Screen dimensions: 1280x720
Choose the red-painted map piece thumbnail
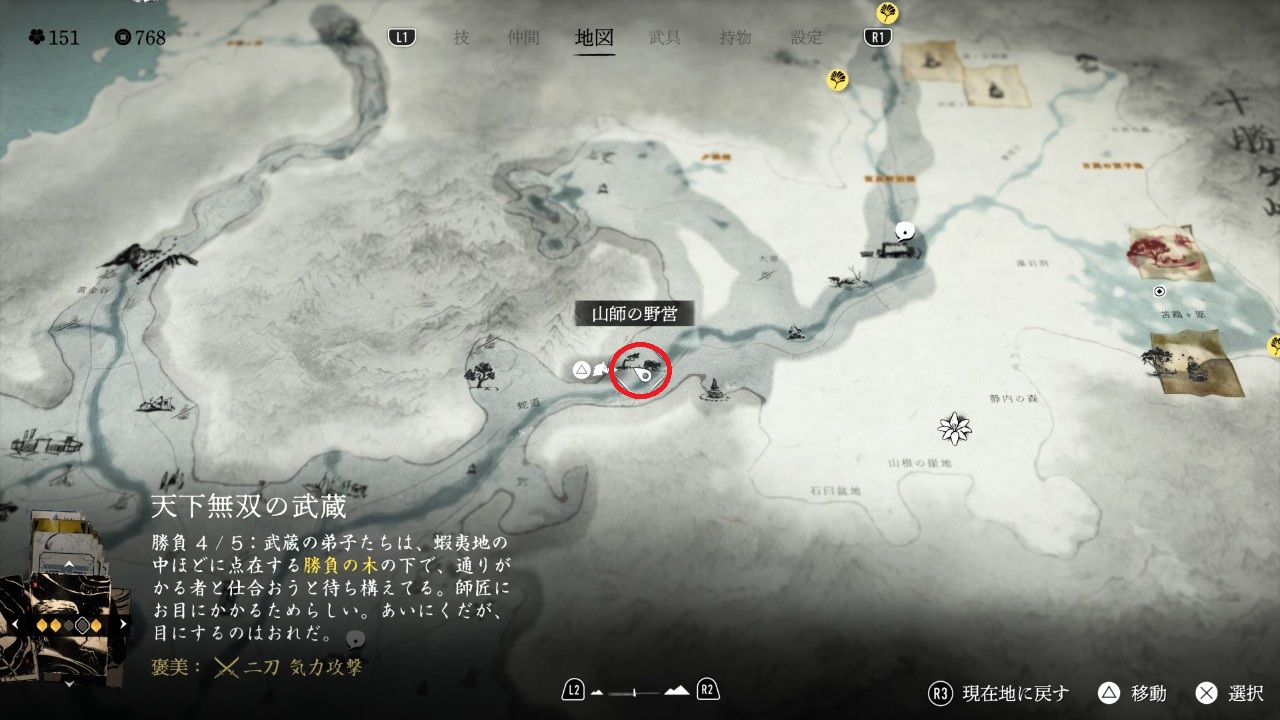click(x=1170, y=253)
